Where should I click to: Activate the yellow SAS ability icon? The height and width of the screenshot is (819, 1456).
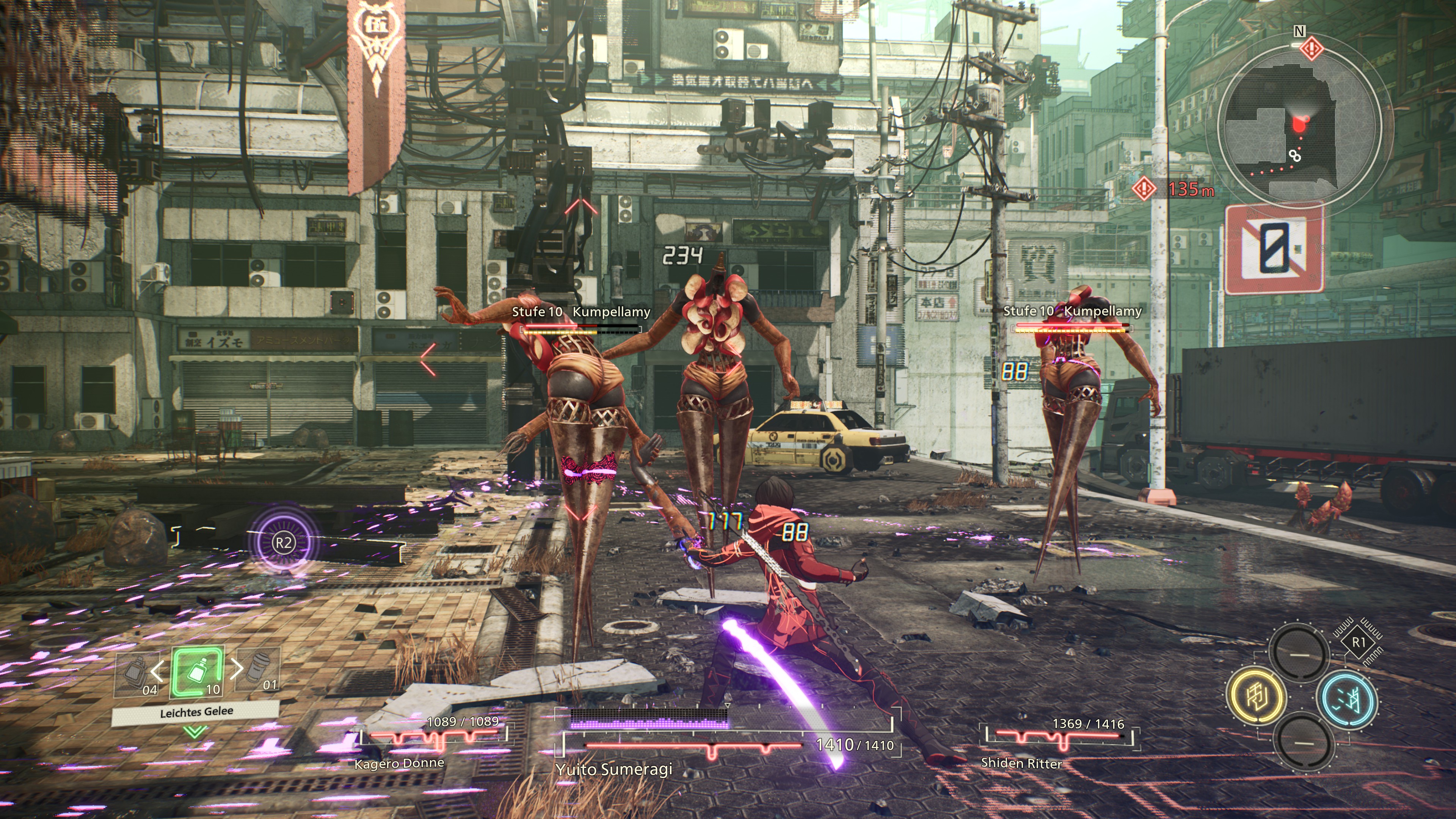(x=1257, y=696)
